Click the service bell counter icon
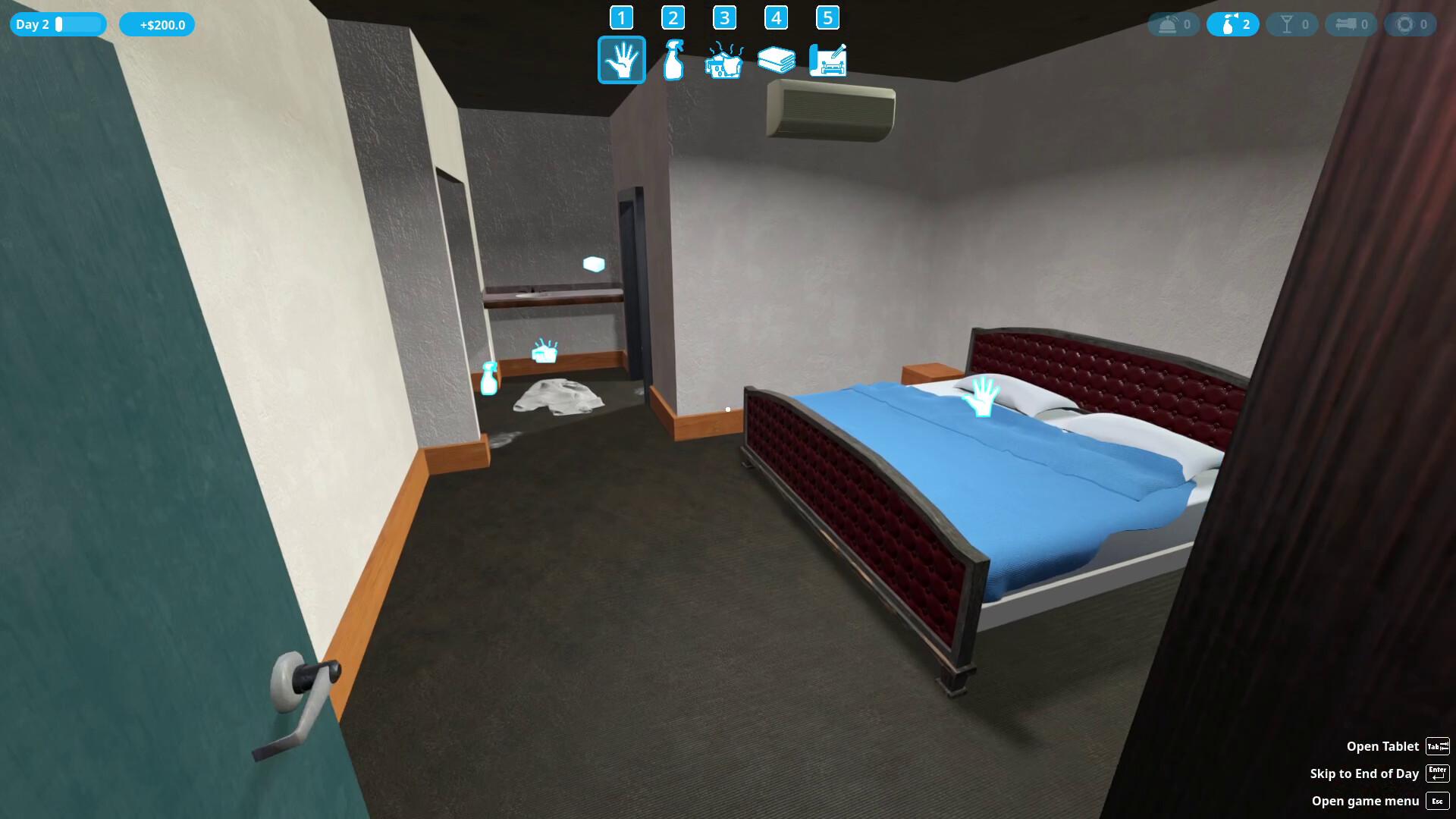 [x=1174, y=24]
